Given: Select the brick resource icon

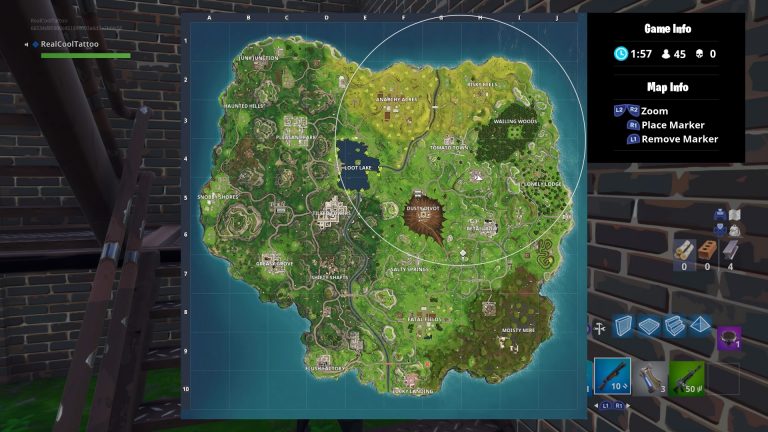Looking at the screenshot, I should click(x=708, y=250).
